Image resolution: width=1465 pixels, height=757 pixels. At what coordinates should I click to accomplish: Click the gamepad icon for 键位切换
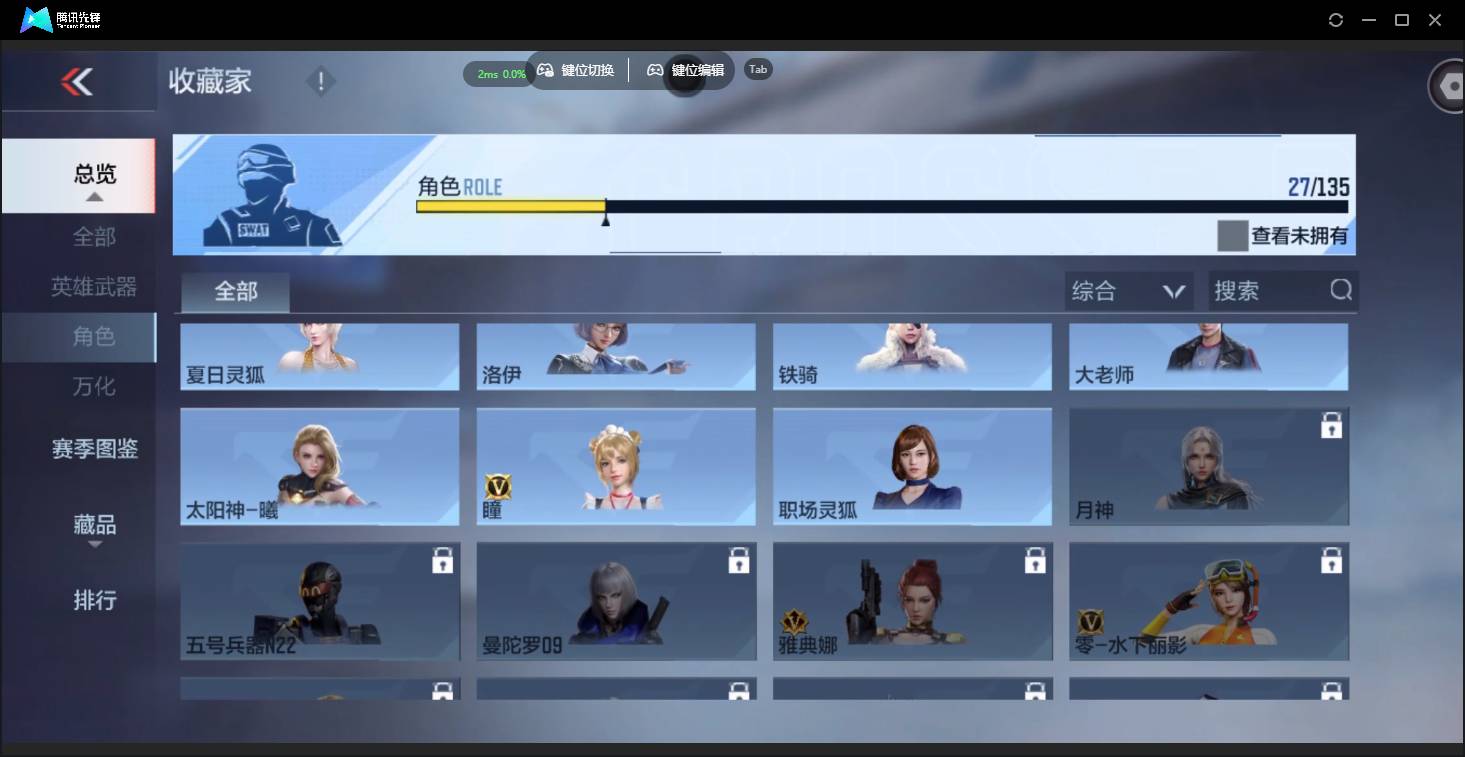pyautogui.click(x=545, y=70)
